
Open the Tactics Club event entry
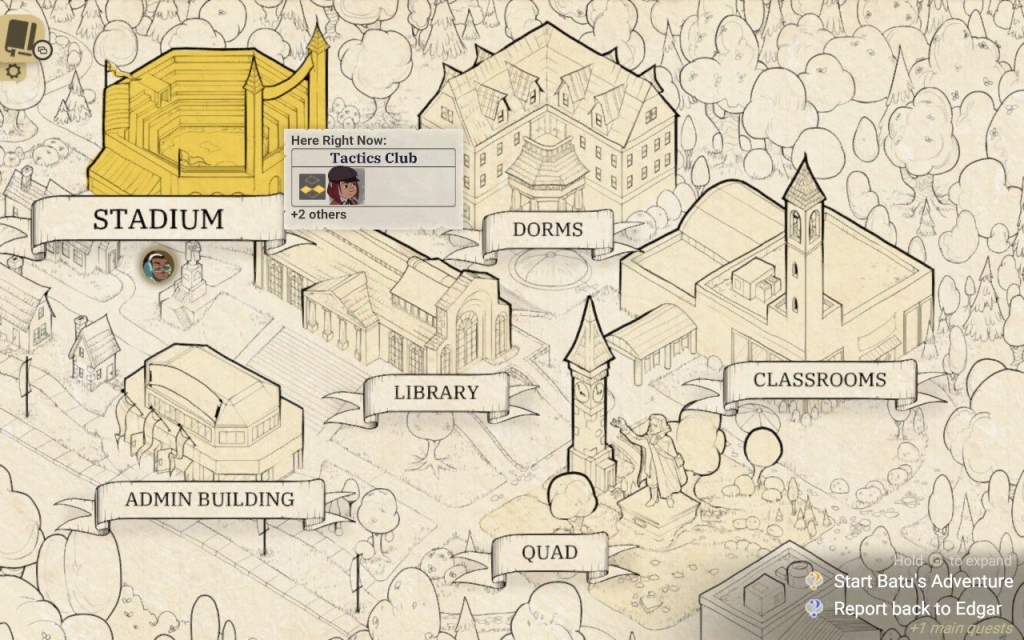click(373, 158)
